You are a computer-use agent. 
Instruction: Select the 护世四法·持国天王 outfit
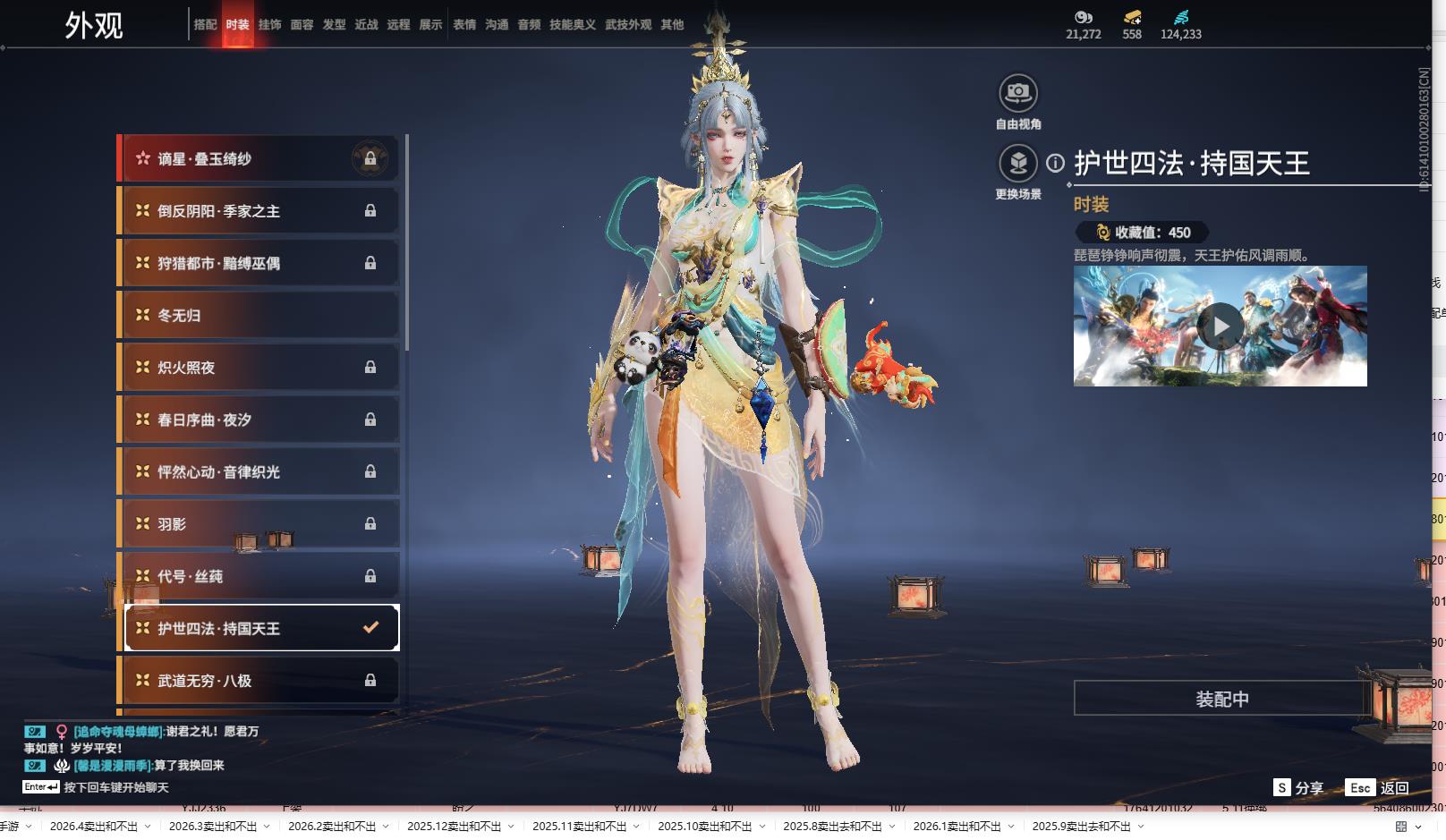[x=259, y=629]
